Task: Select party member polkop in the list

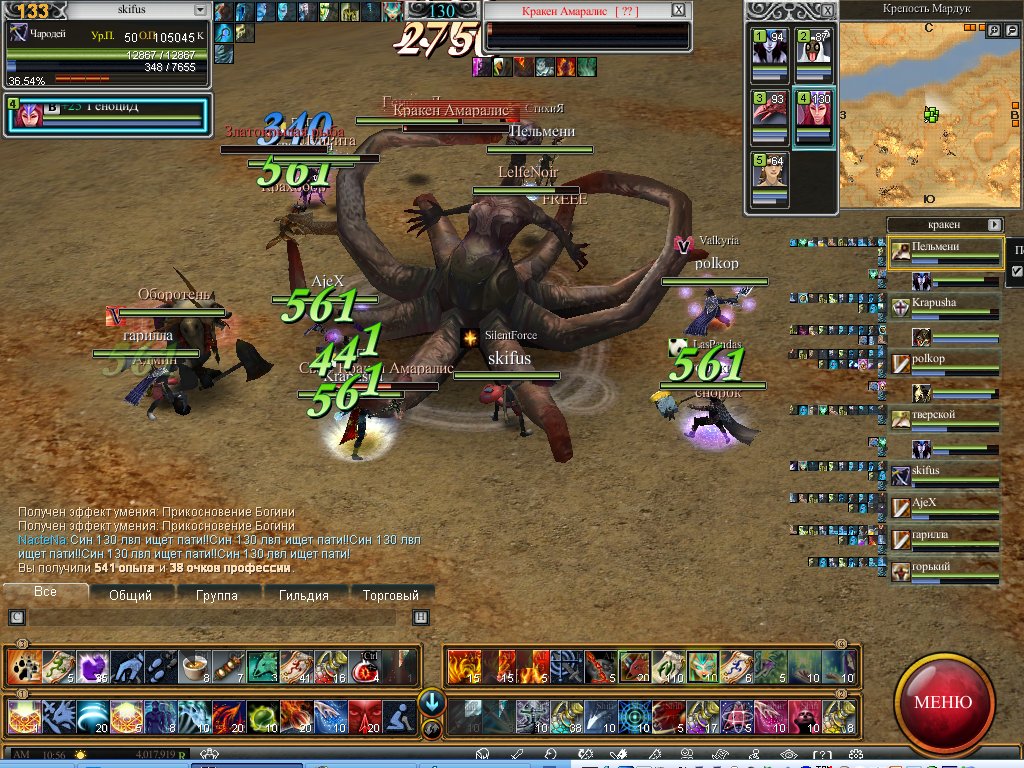Action: (x=945, y=364)
